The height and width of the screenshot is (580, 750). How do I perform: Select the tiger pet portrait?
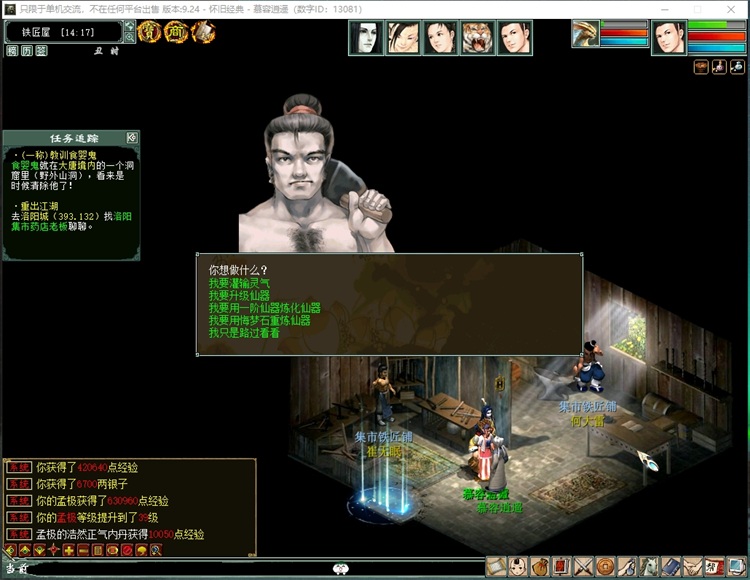click(478, 38)
